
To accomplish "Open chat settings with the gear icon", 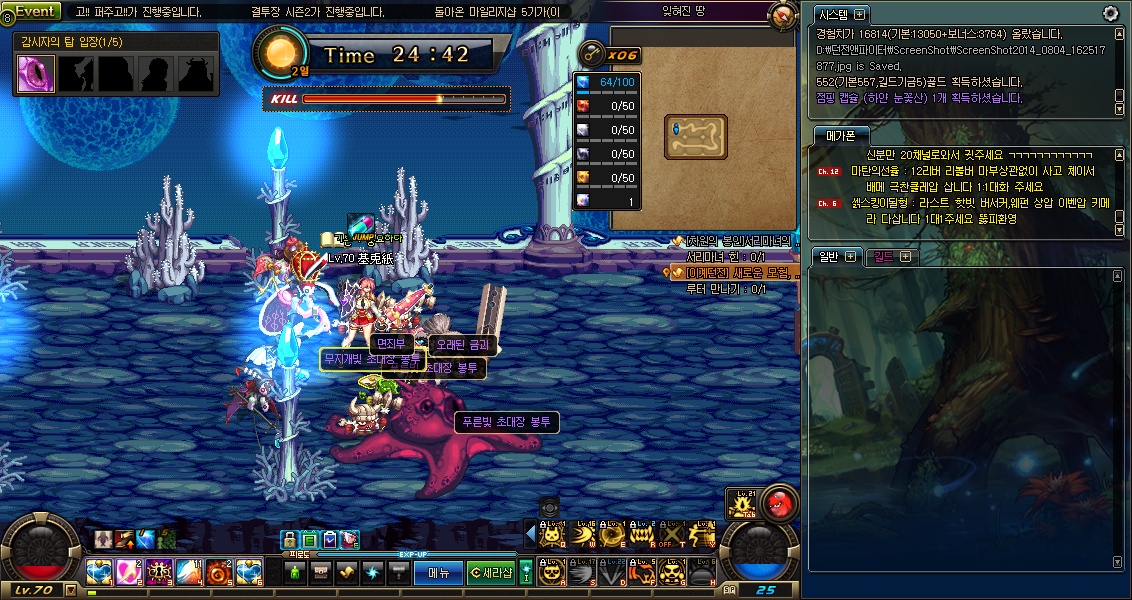I will [x=1110, y=13].
